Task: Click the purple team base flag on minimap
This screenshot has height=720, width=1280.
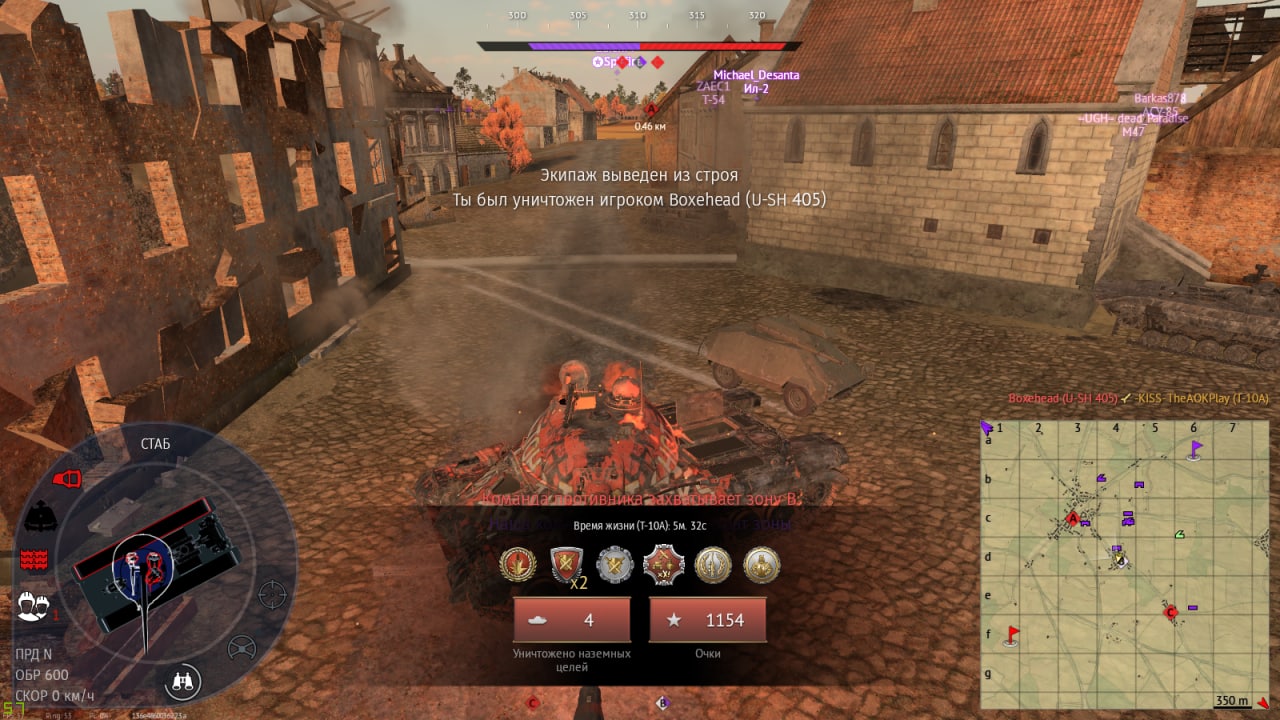Action: click(1195, 449)
